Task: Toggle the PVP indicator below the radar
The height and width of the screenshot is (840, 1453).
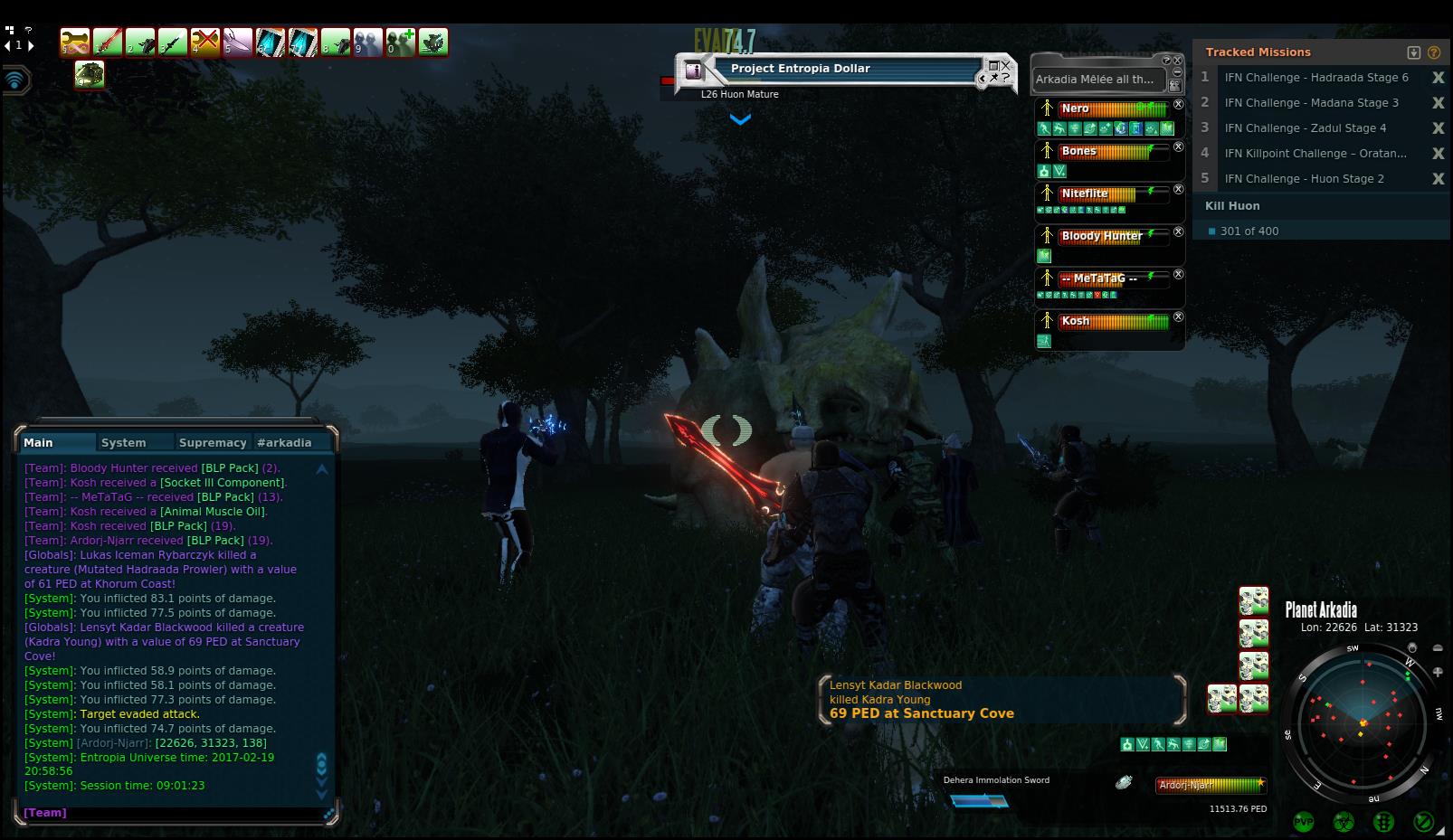Action: tap(1304, 822)
